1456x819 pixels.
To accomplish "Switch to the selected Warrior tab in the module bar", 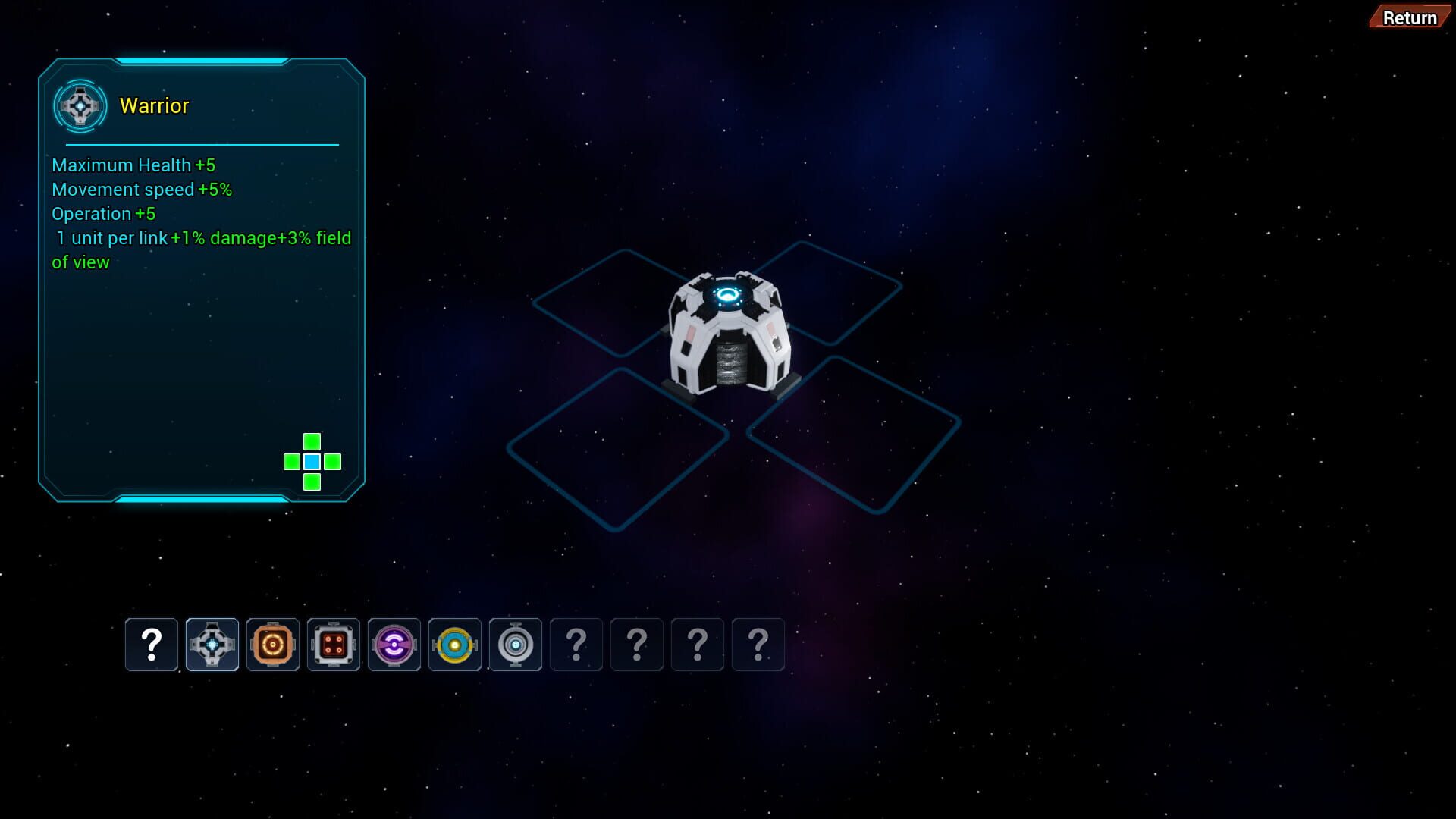I will tap(212, 645).
